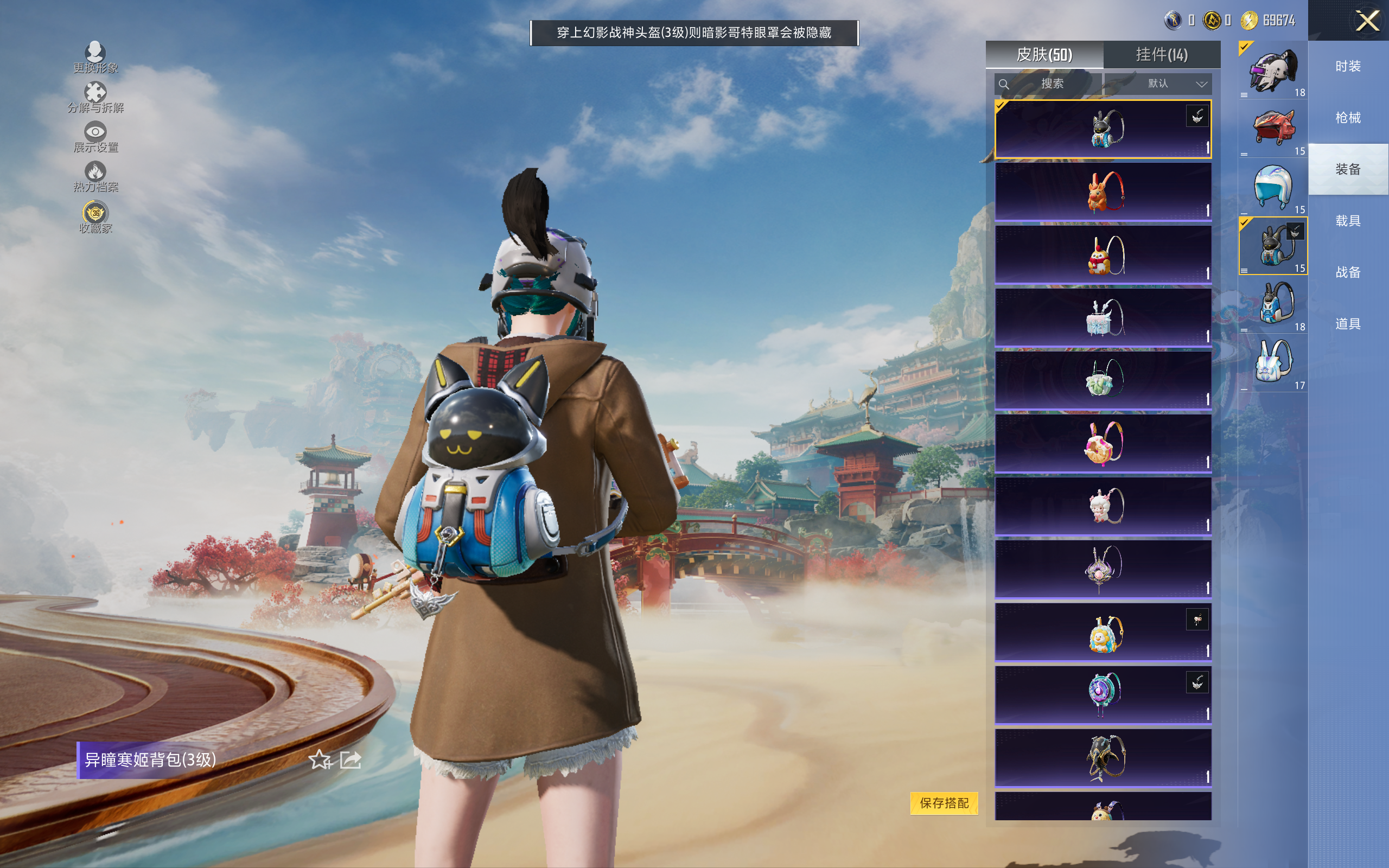Open the 战备 category
The height and width of the screenshot is (868, 1389).
[1348, 272]
